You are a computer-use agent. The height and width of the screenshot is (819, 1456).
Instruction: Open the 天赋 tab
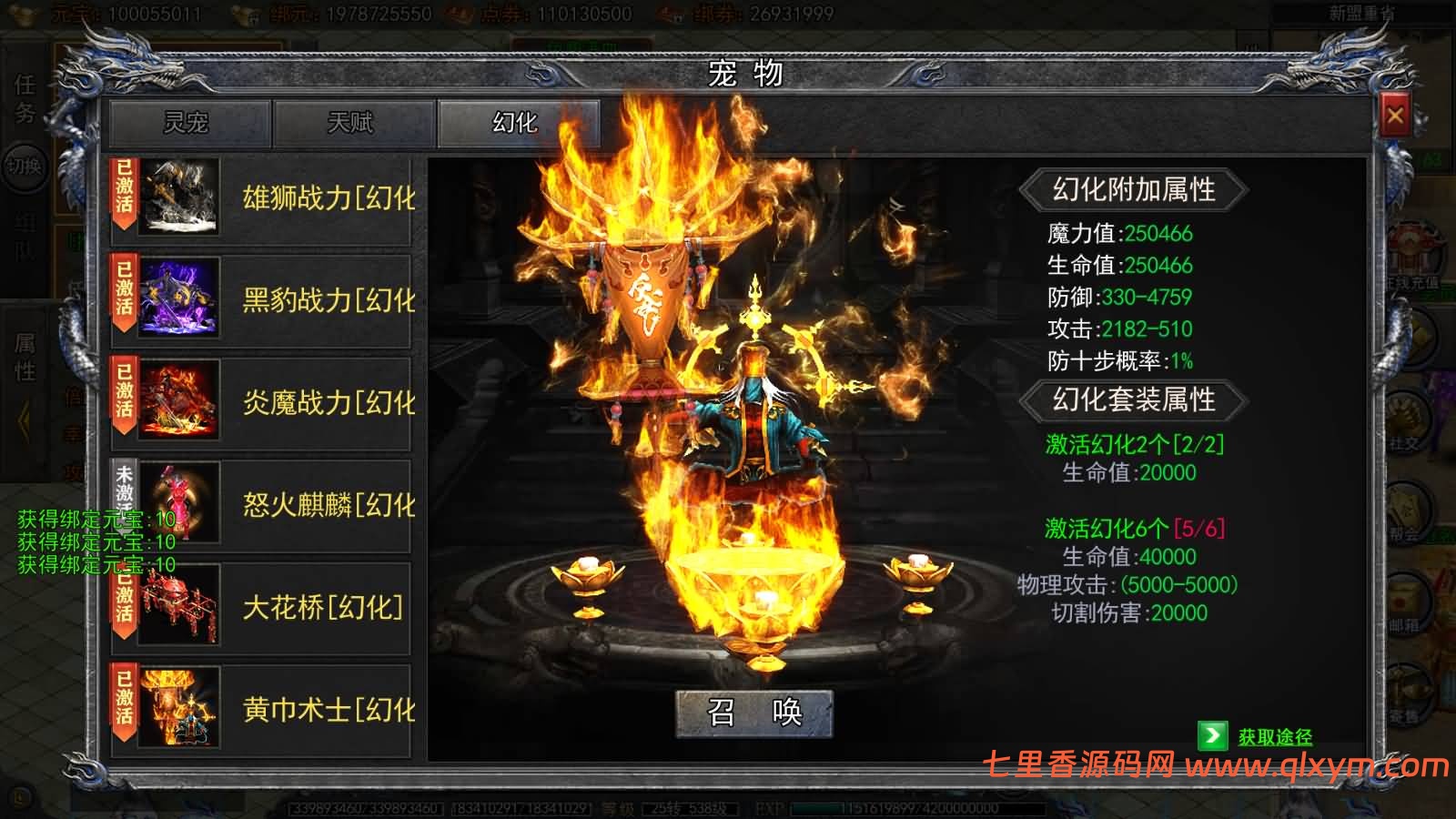point(352,123)
